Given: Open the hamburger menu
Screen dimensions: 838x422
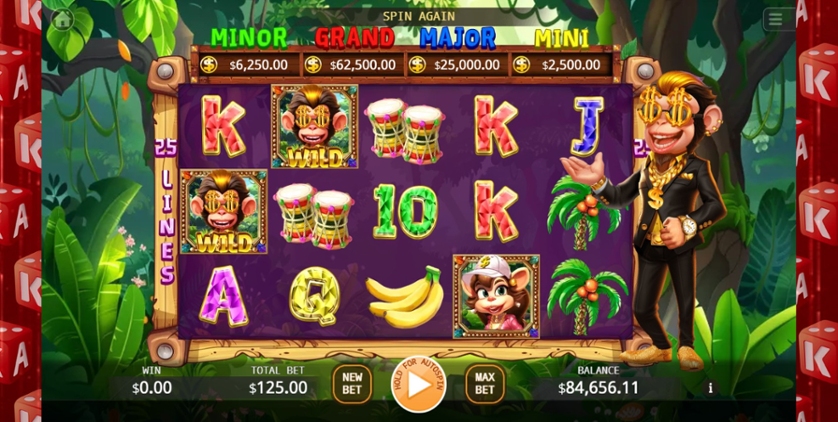Looking at the screenshot, I should tap(775, 19).
